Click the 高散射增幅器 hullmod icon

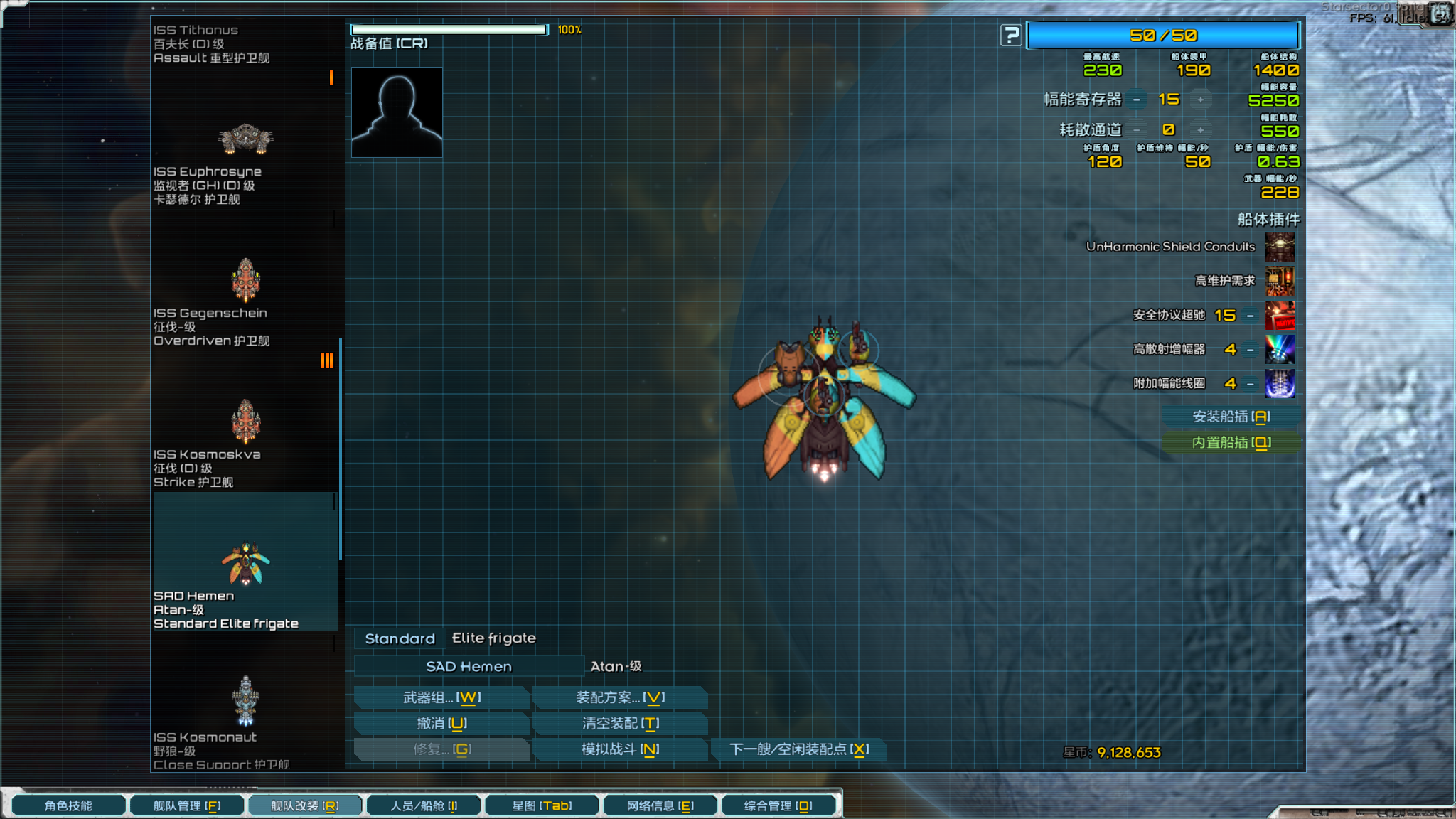coord(1280,349)
